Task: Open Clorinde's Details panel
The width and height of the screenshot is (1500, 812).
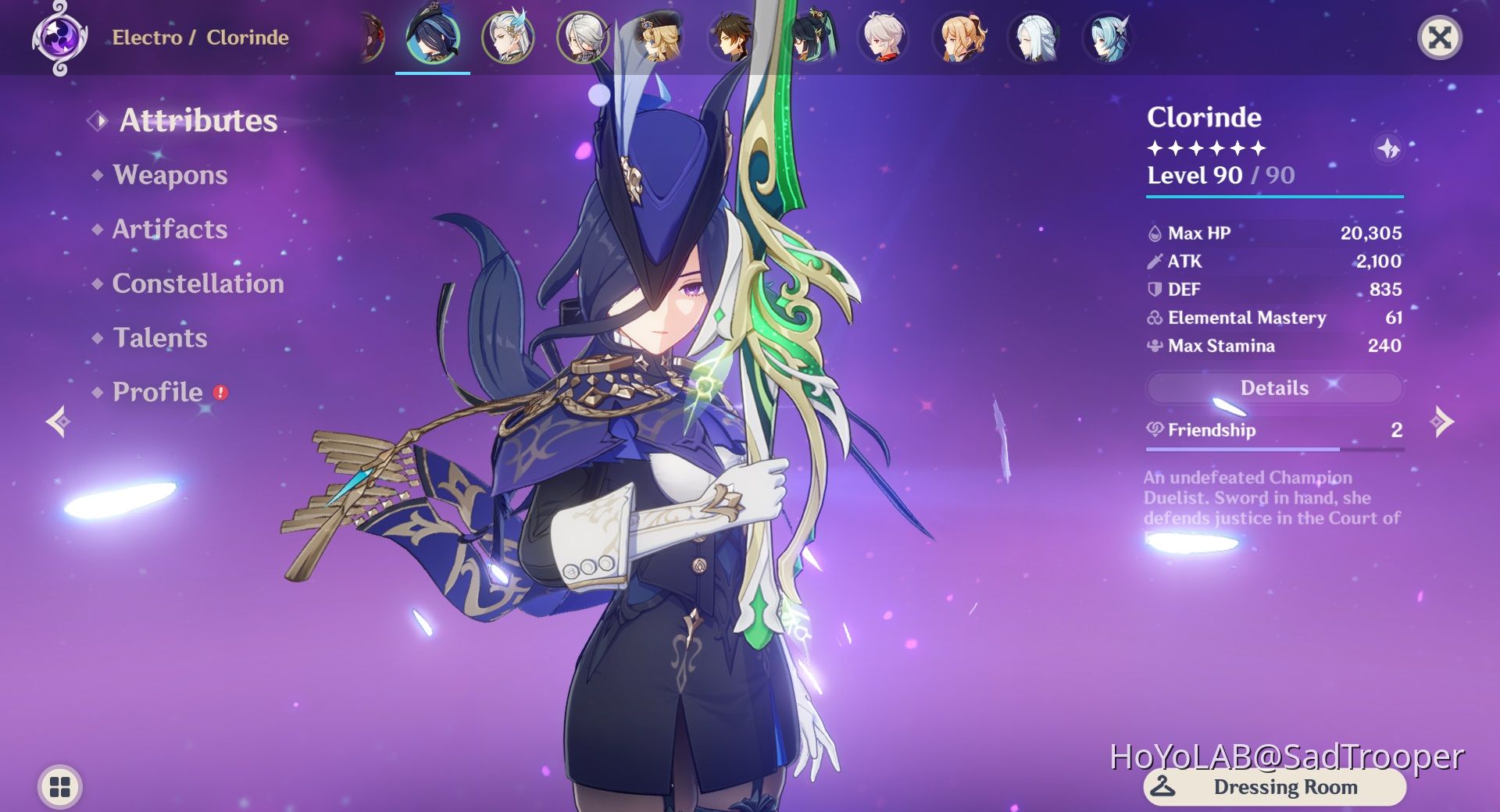Action: coord(1273,388)
